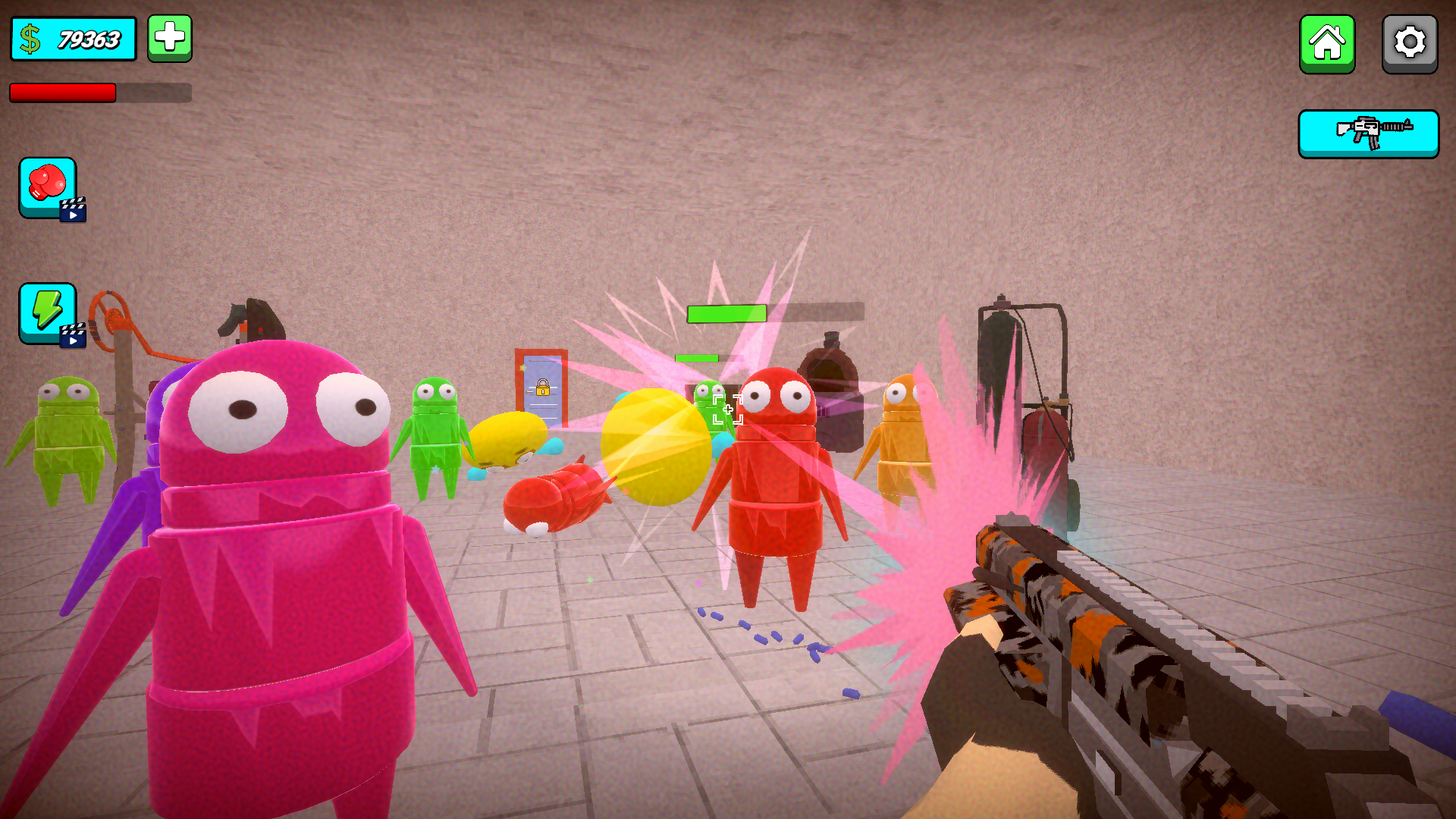Open the settings gear
The image size is (1456, 819).
[x=1409, y=43]
